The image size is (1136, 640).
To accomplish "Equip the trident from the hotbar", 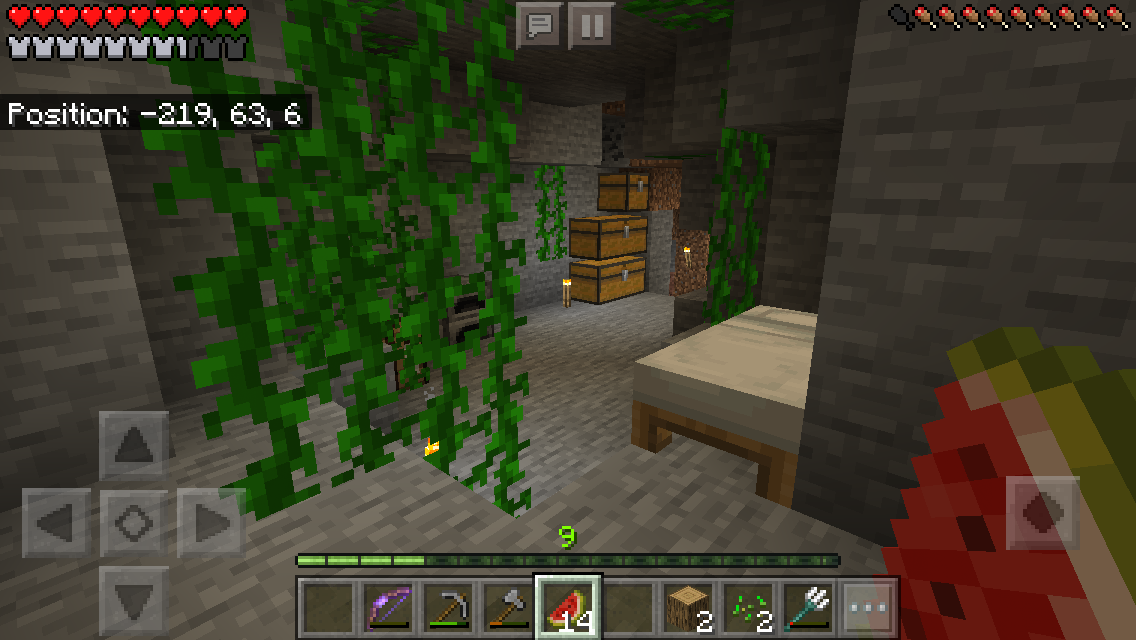I will click(808, 607).
